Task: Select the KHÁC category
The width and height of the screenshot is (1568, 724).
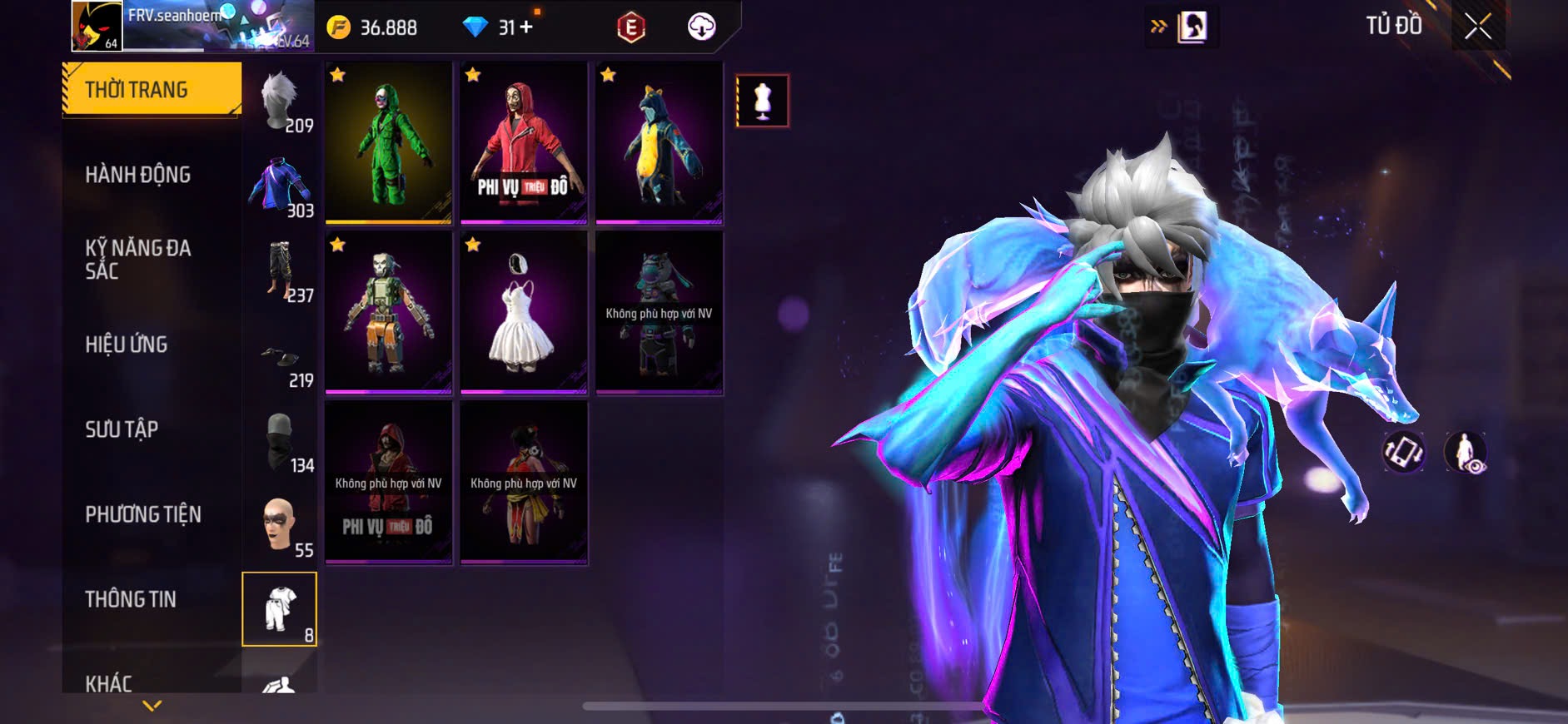Action: tap(109, 682)
